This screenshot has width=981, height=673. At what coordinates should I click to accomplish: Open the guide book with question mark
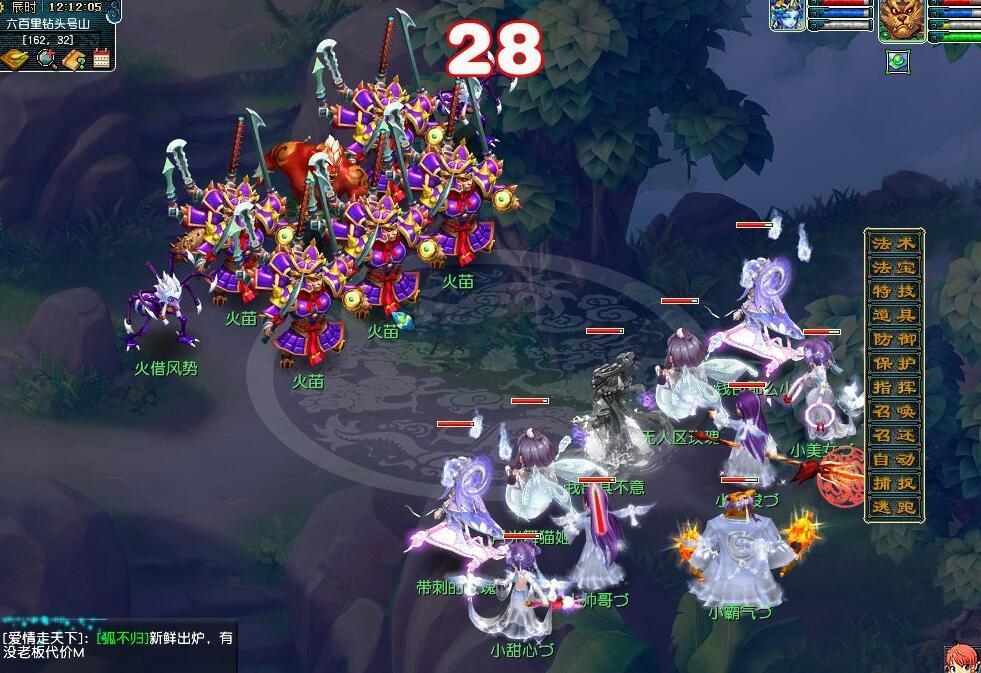click(x=74, y=59)
